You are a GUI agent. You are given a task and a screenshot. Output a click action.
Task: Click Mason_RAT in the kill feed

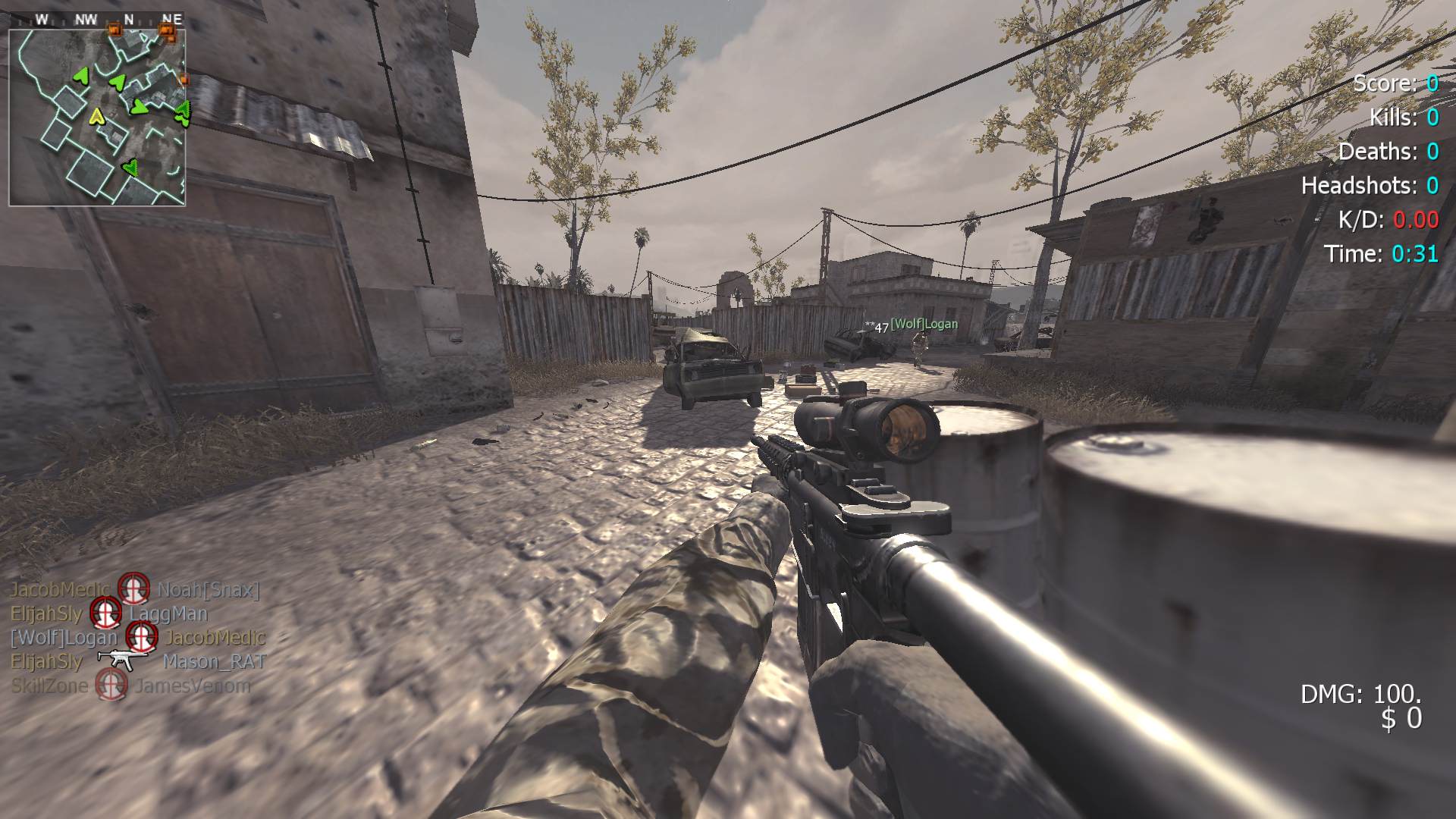[214, 662]
